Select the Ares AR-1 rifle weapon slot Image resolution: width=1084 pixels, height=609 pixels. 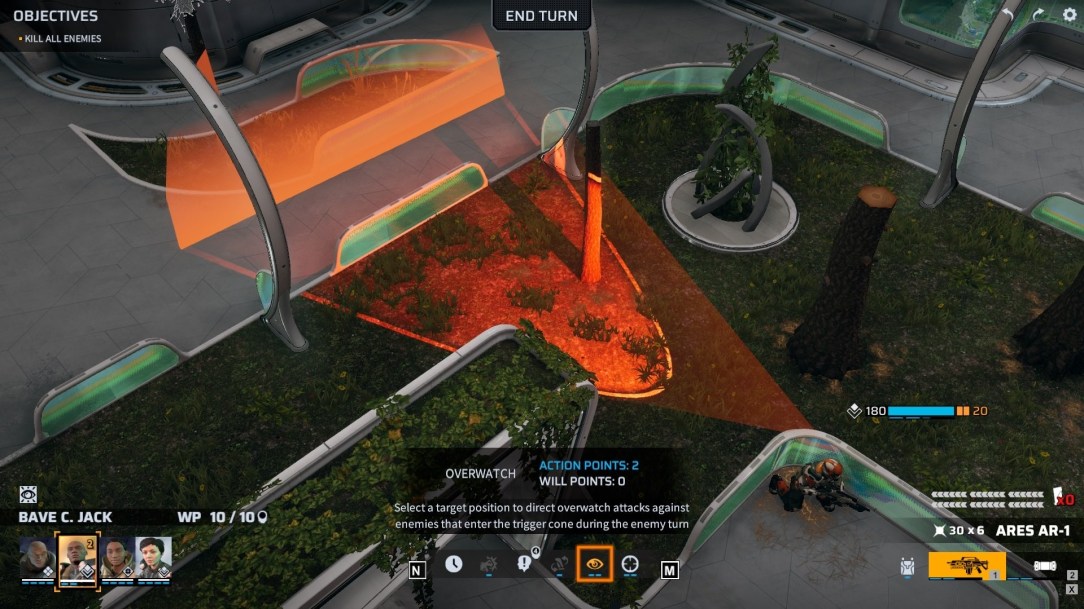966,566
